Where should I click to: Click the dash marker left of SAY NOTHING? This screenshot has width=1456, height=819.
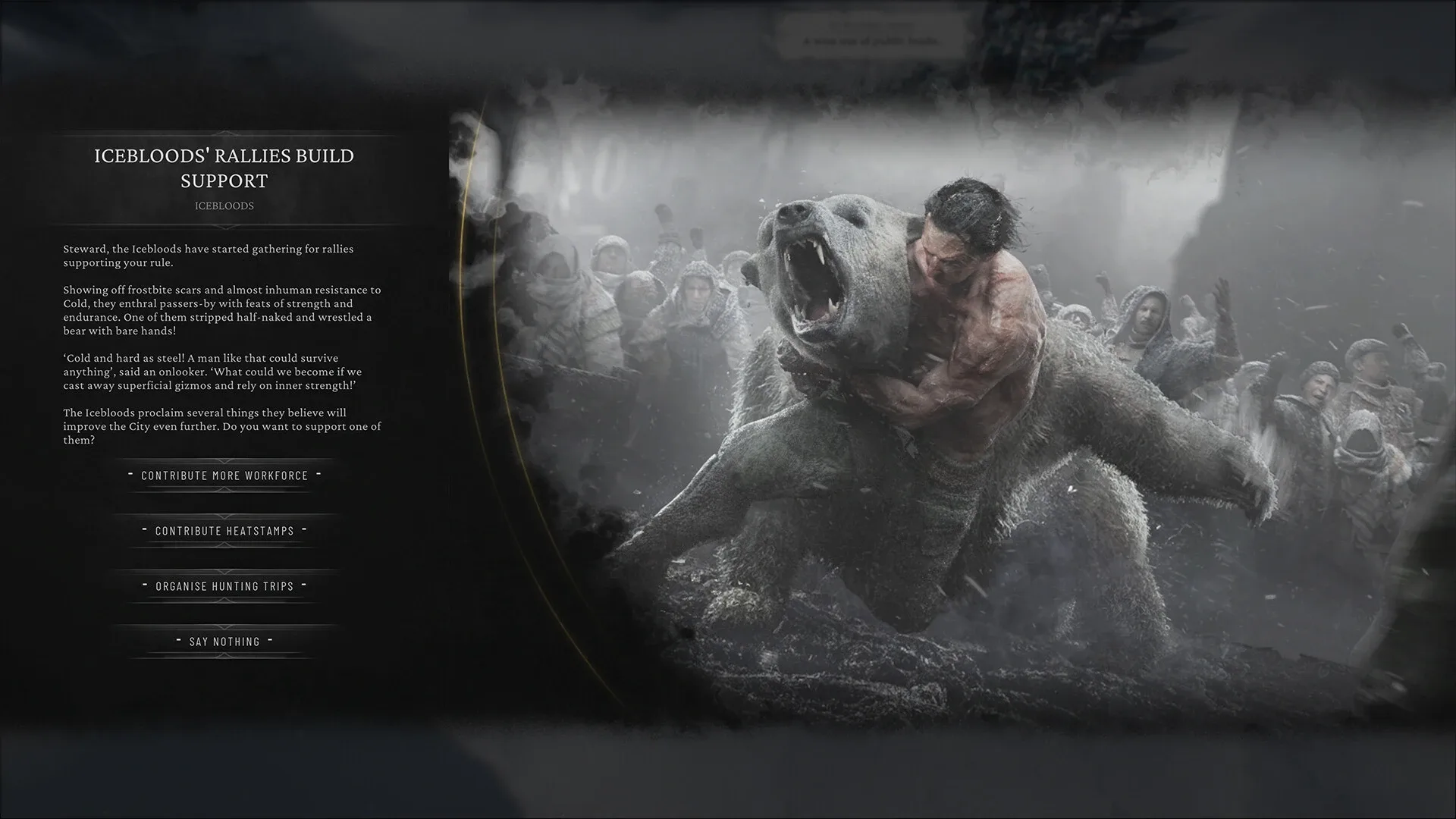coord(177,641)
